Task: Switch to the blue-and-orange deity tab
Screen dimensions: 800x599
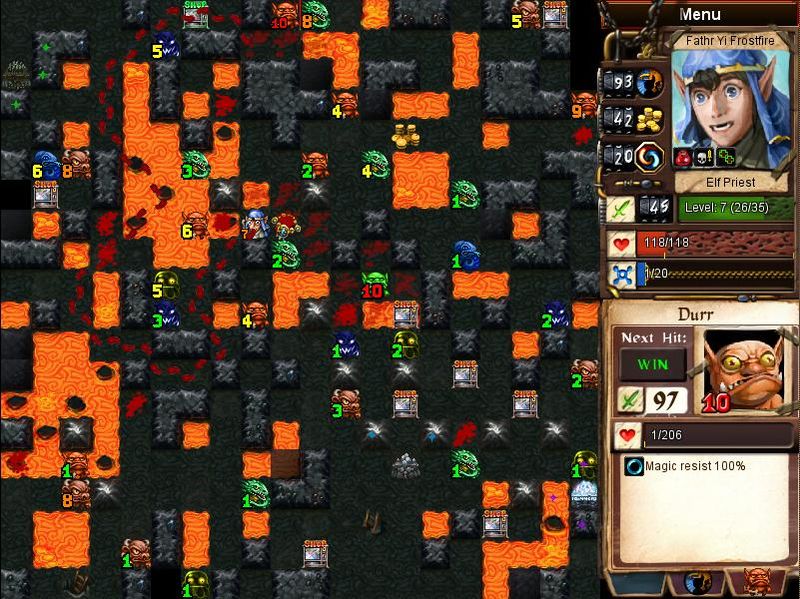Action: [x=697, y=582]
